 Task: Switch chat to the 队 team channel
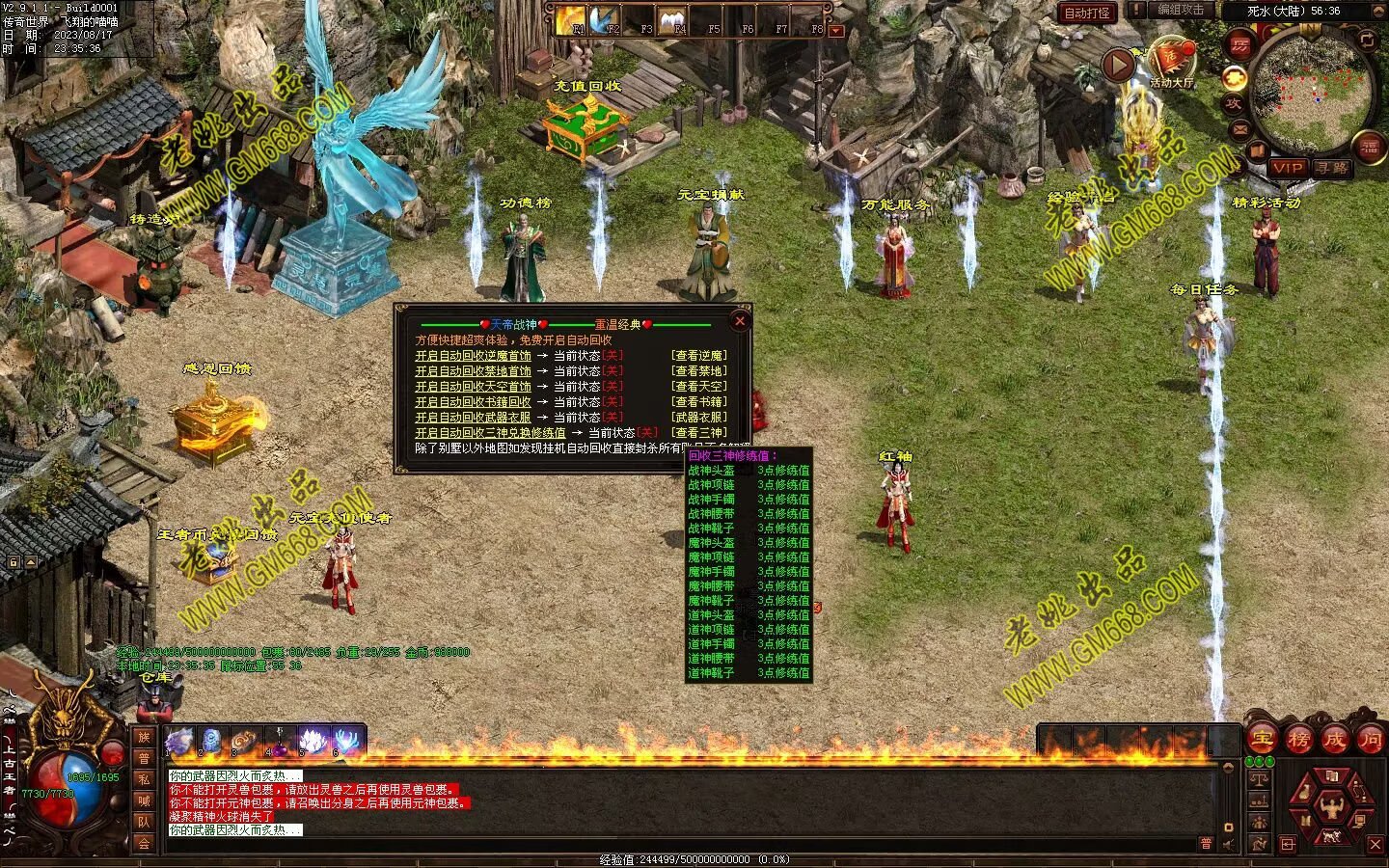tap(144, 822)
